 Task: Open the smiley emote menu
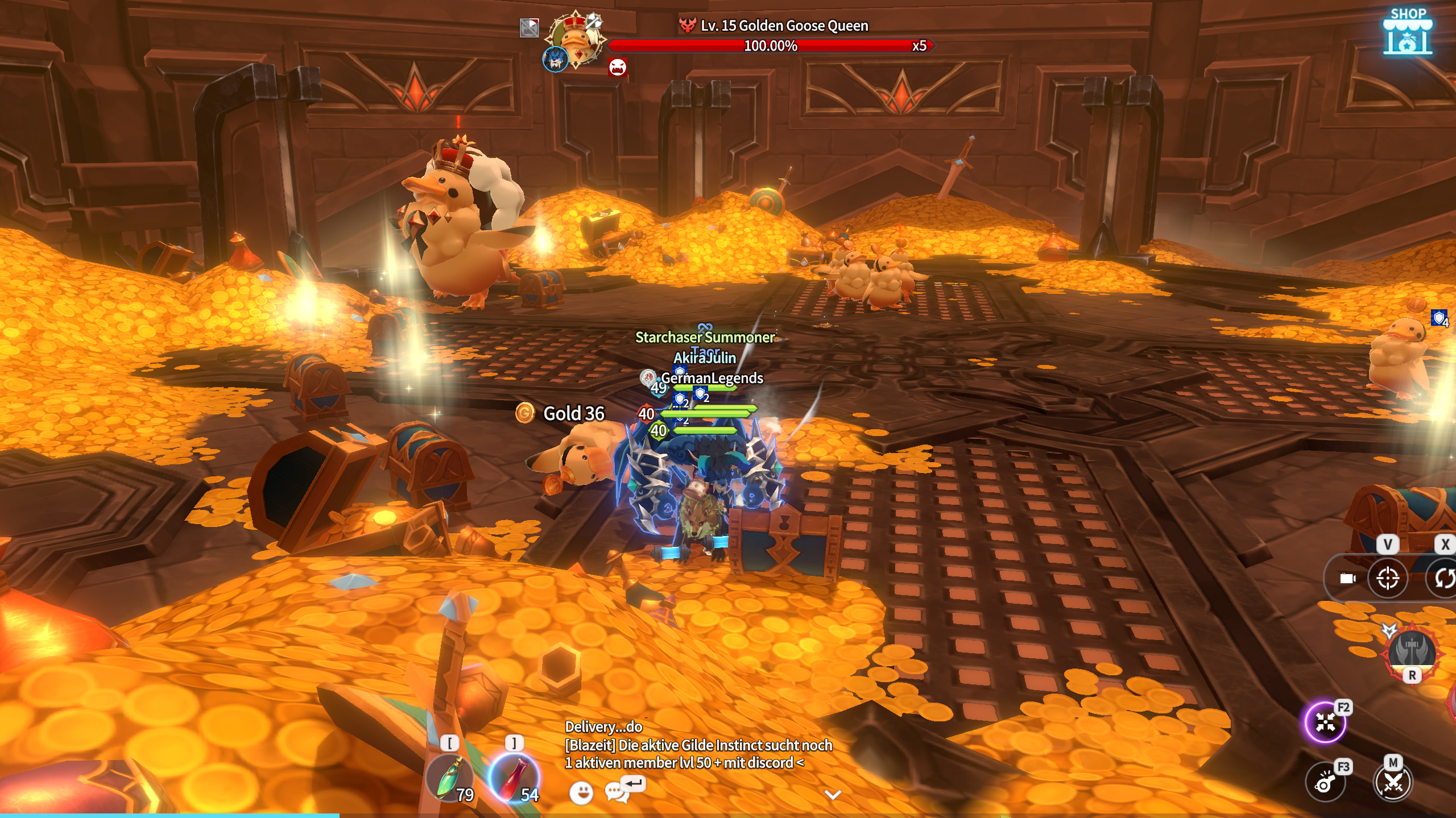point(581,792)
